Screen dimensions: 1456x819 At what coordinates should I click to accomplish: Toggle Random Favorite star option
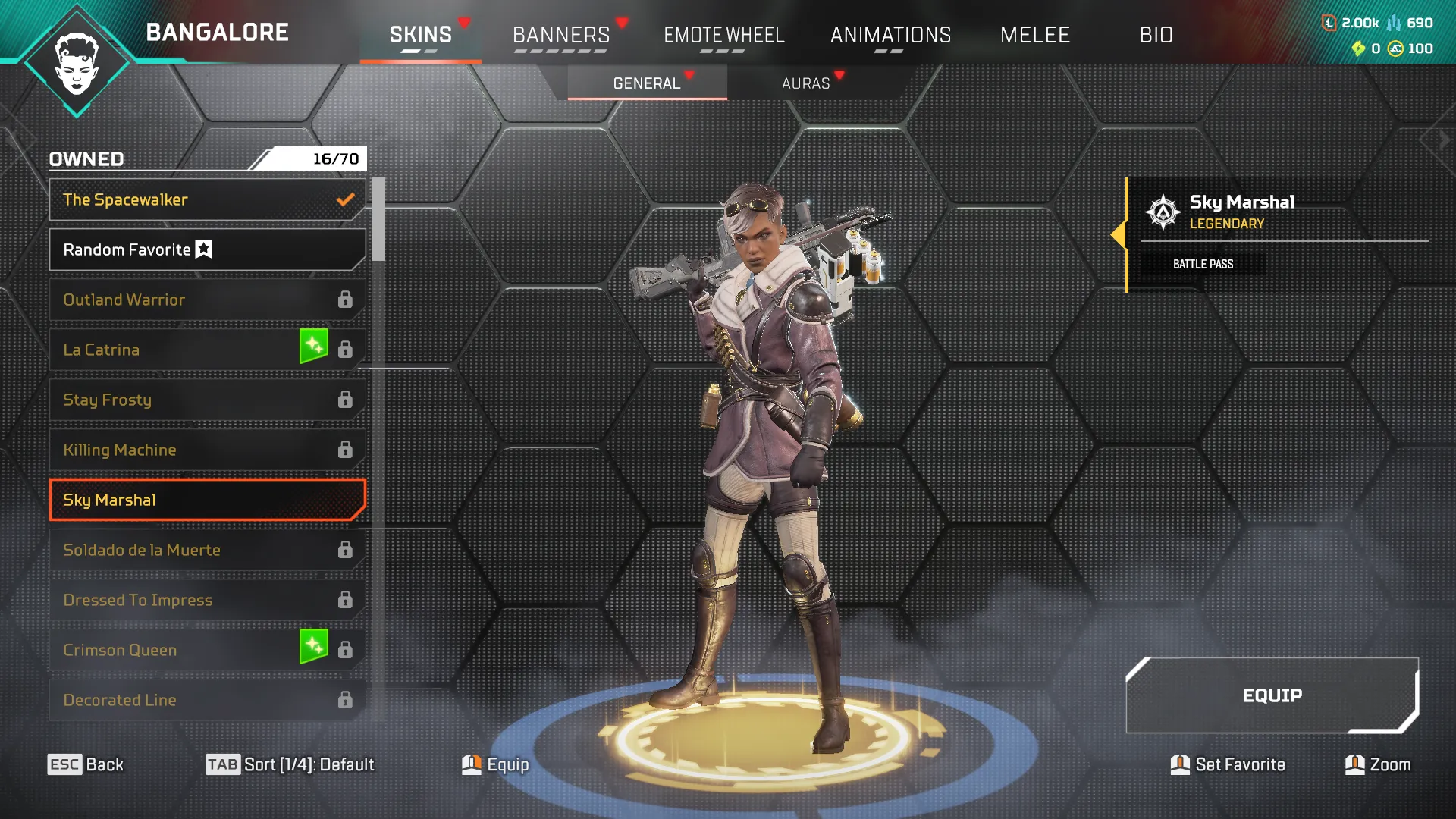(206, 248)
